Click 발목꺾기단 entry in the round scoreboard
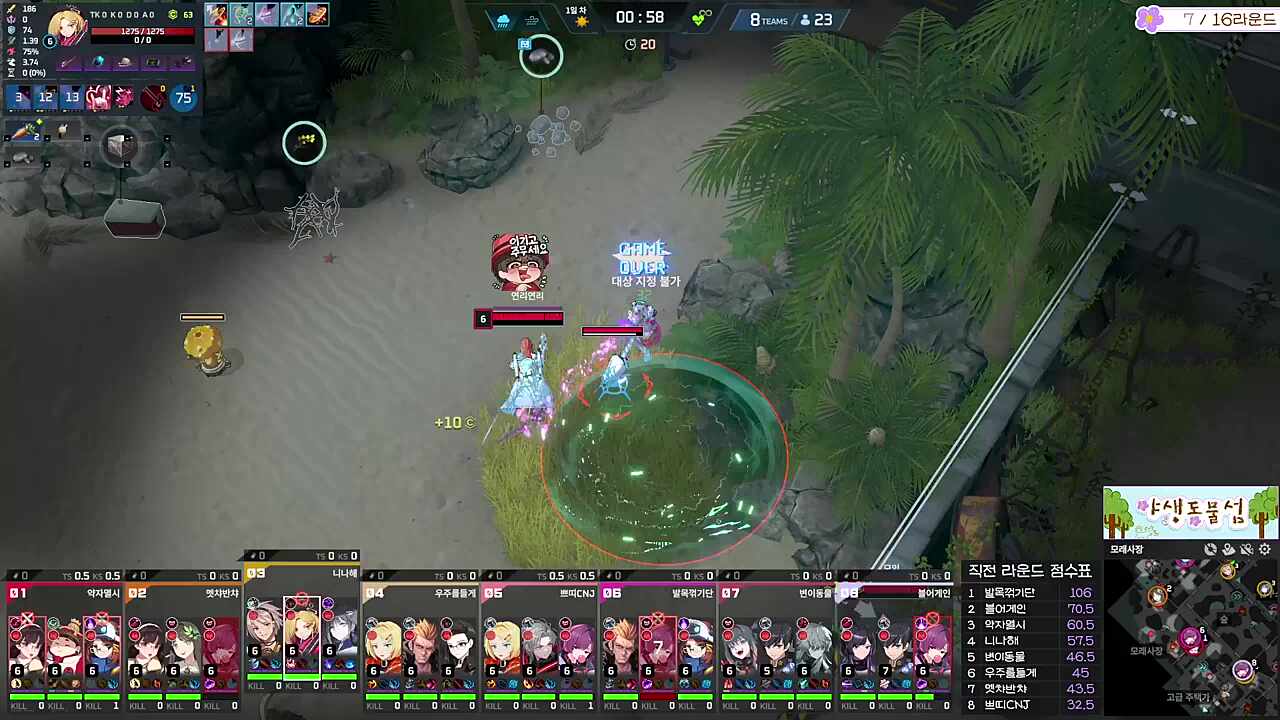The width and height of the screenshot is (1280, 720). coord(1010,592)
